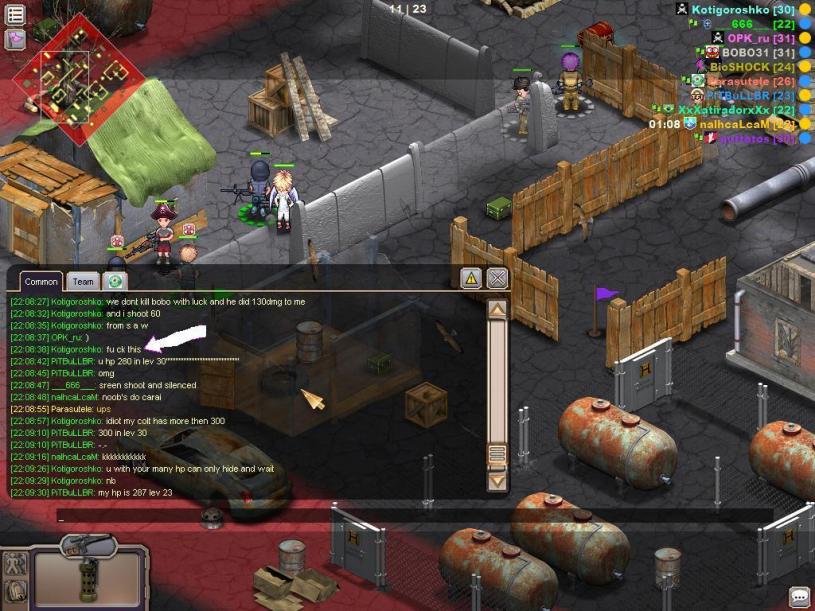The width and height of the screenshot is (815, 611).
Task: Click the yellow warning triangle button
Action: [x=471, y=278]
